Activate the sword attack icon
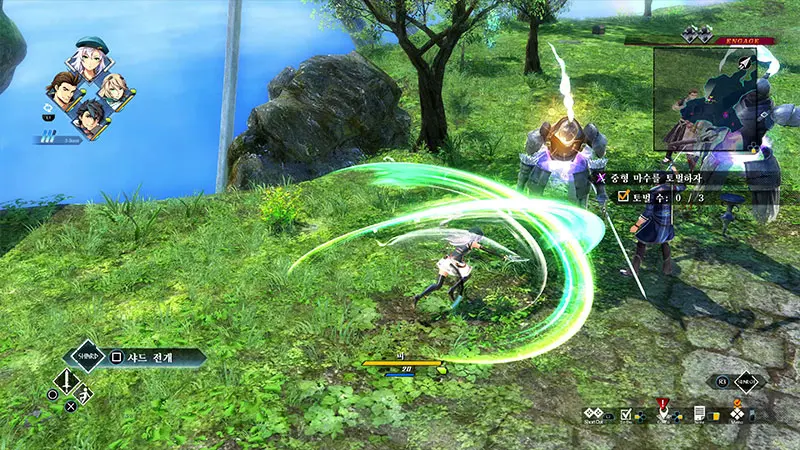 (67, 382)
